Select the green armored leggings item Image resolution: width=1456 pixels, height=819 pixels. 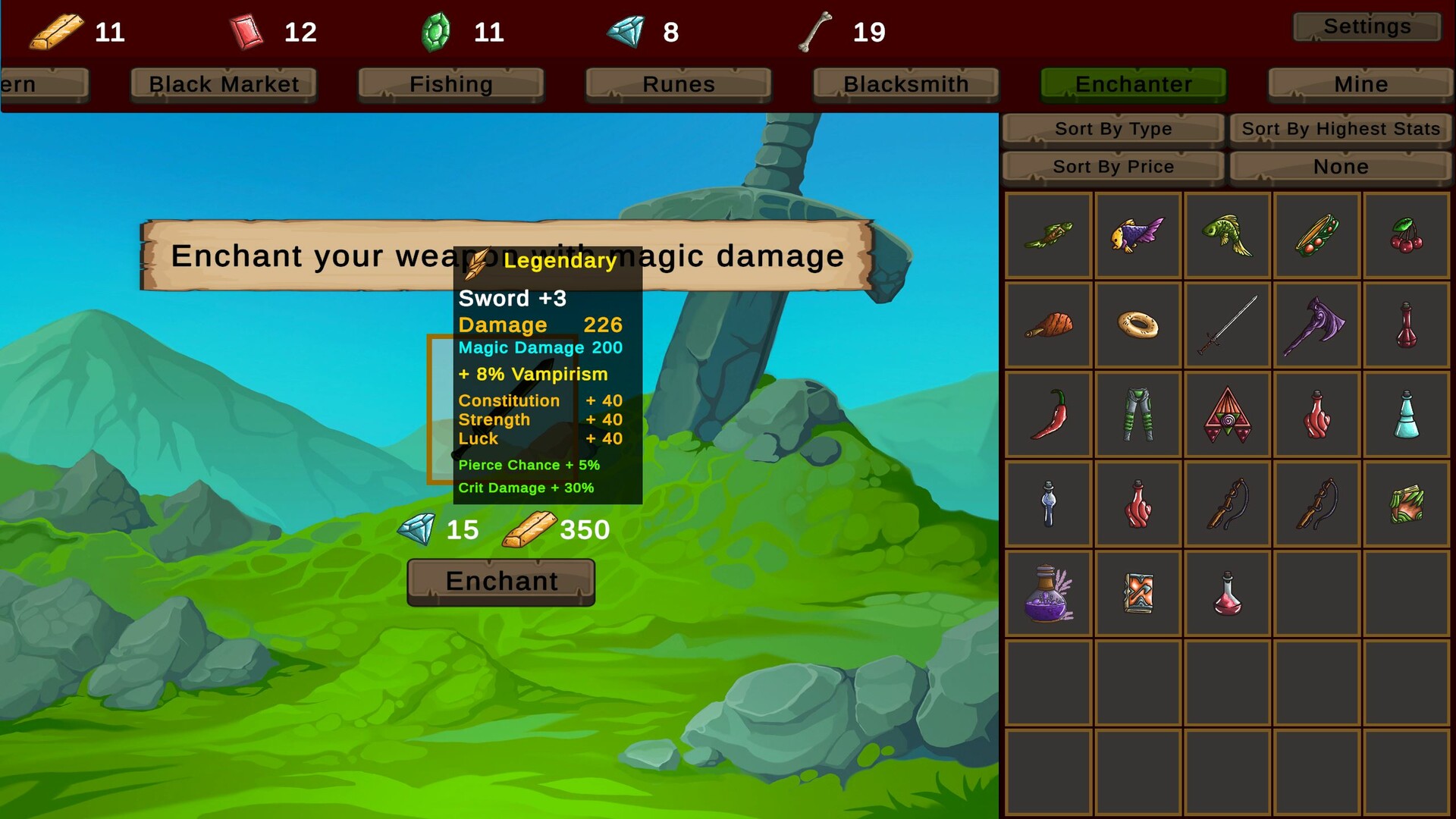1137,414
